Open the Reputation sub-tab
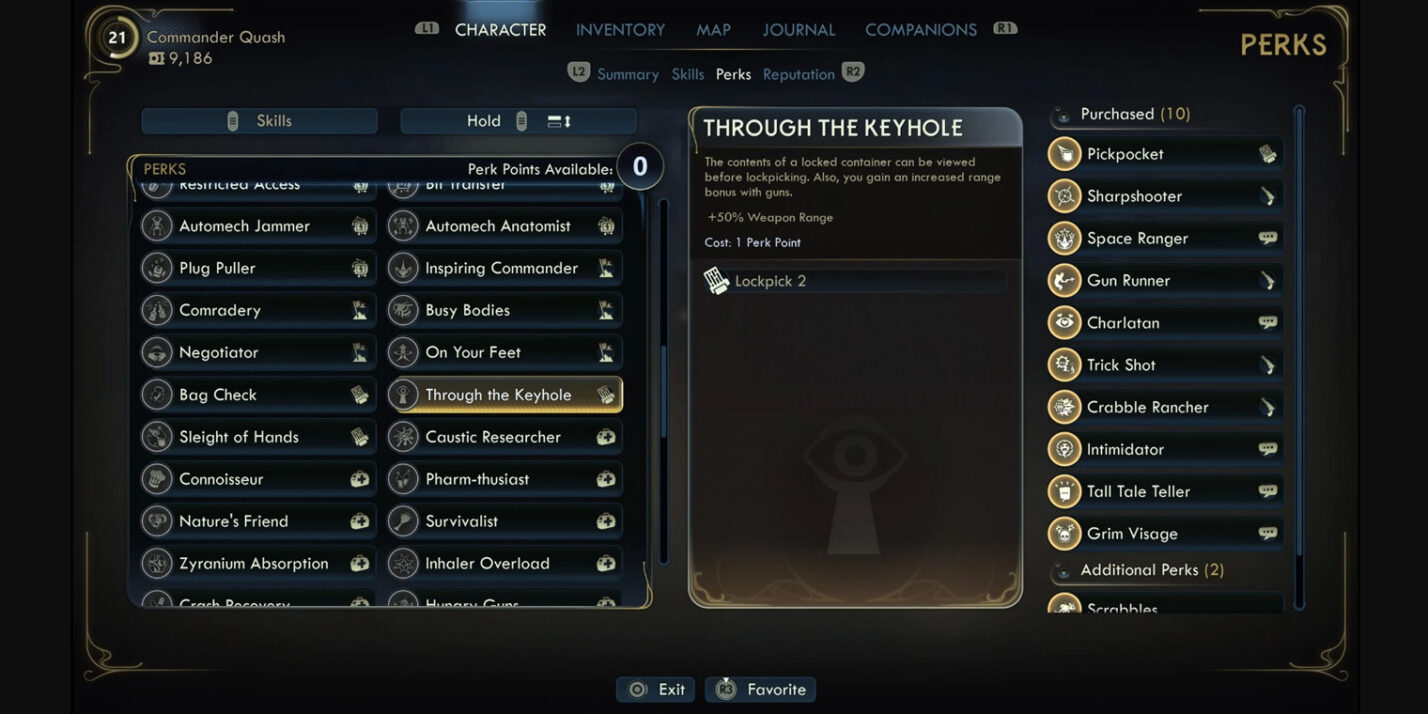Image resolution: width=1428 pixels, height=714 pixels. (798, 74)
